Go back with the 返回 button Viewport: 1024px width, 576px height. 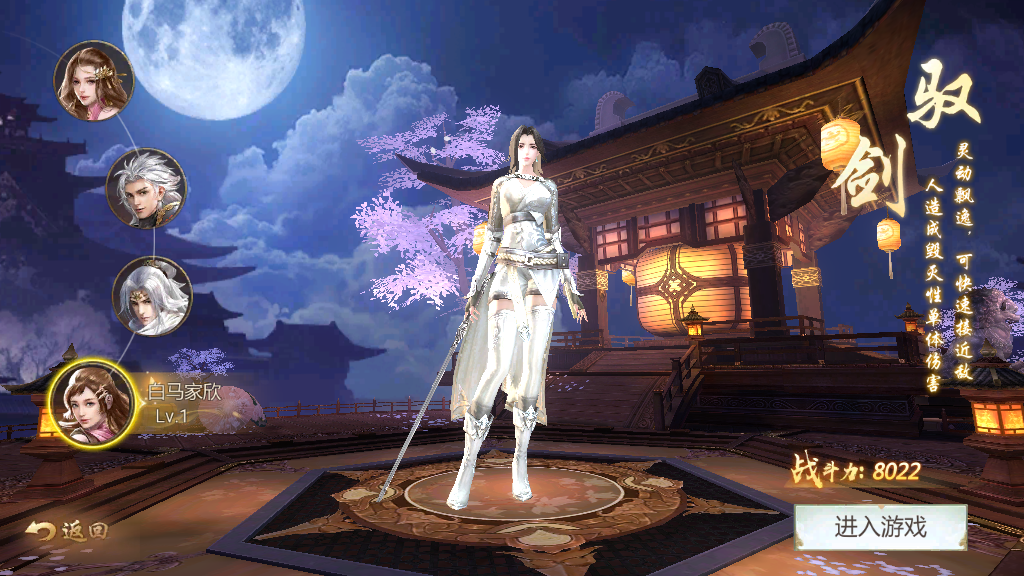tap(67, 531)
